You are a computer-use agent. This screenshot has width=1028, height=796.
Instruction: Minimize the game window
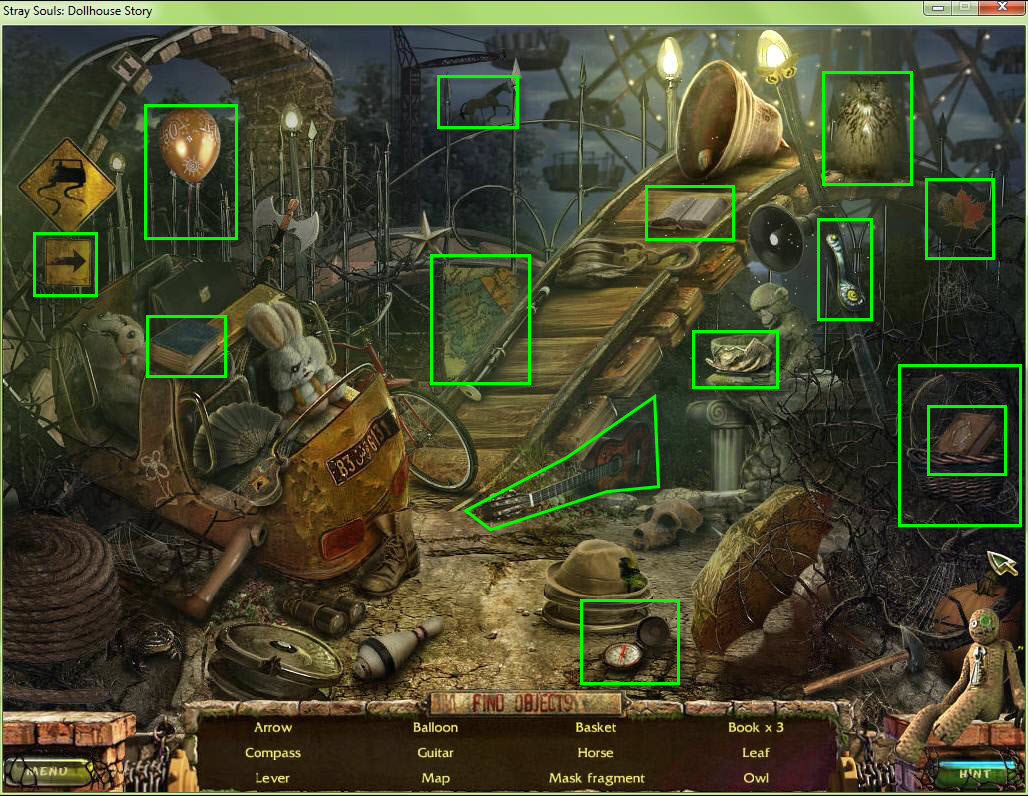coord(939,9)
